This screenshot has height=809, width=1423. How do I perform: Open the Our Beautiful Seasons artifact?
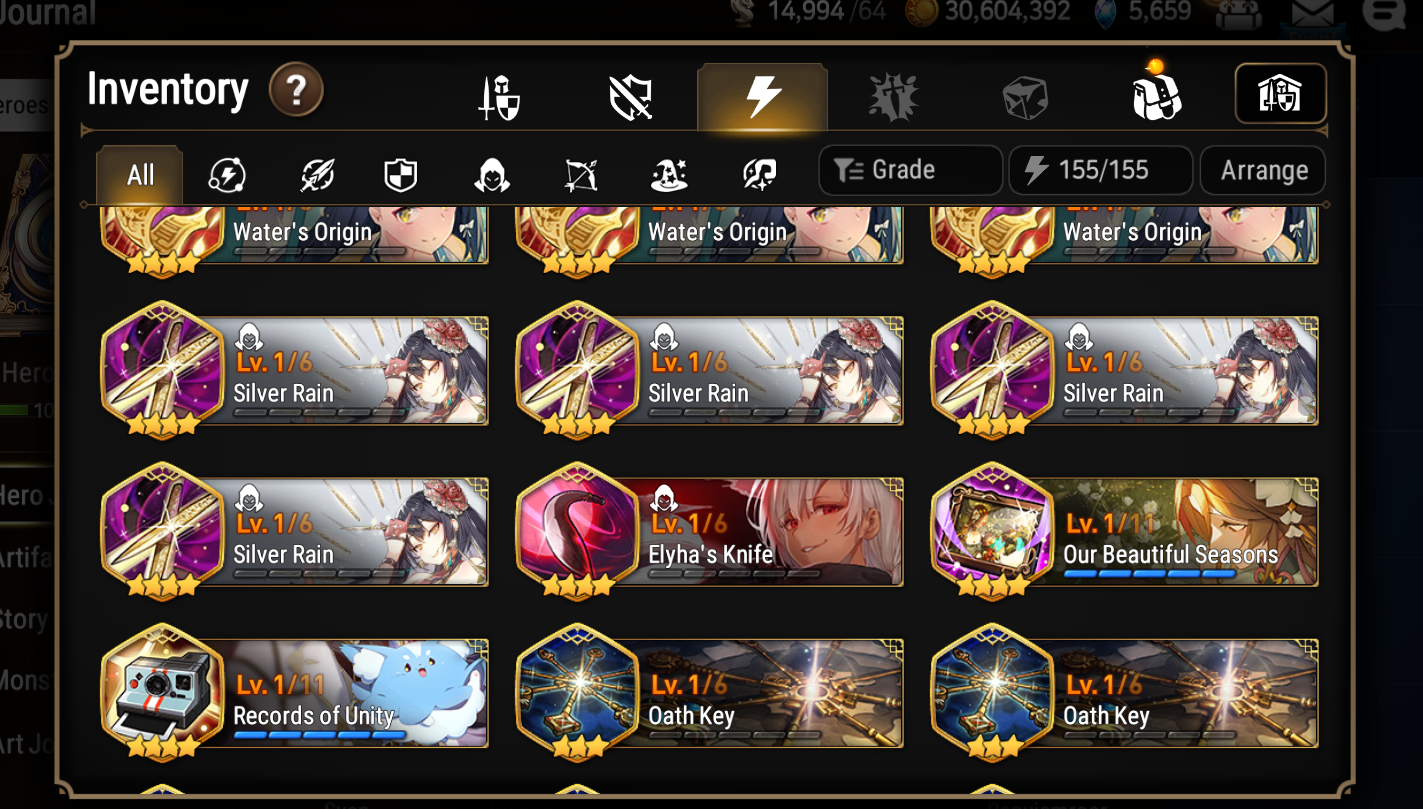pos(1124,530)
